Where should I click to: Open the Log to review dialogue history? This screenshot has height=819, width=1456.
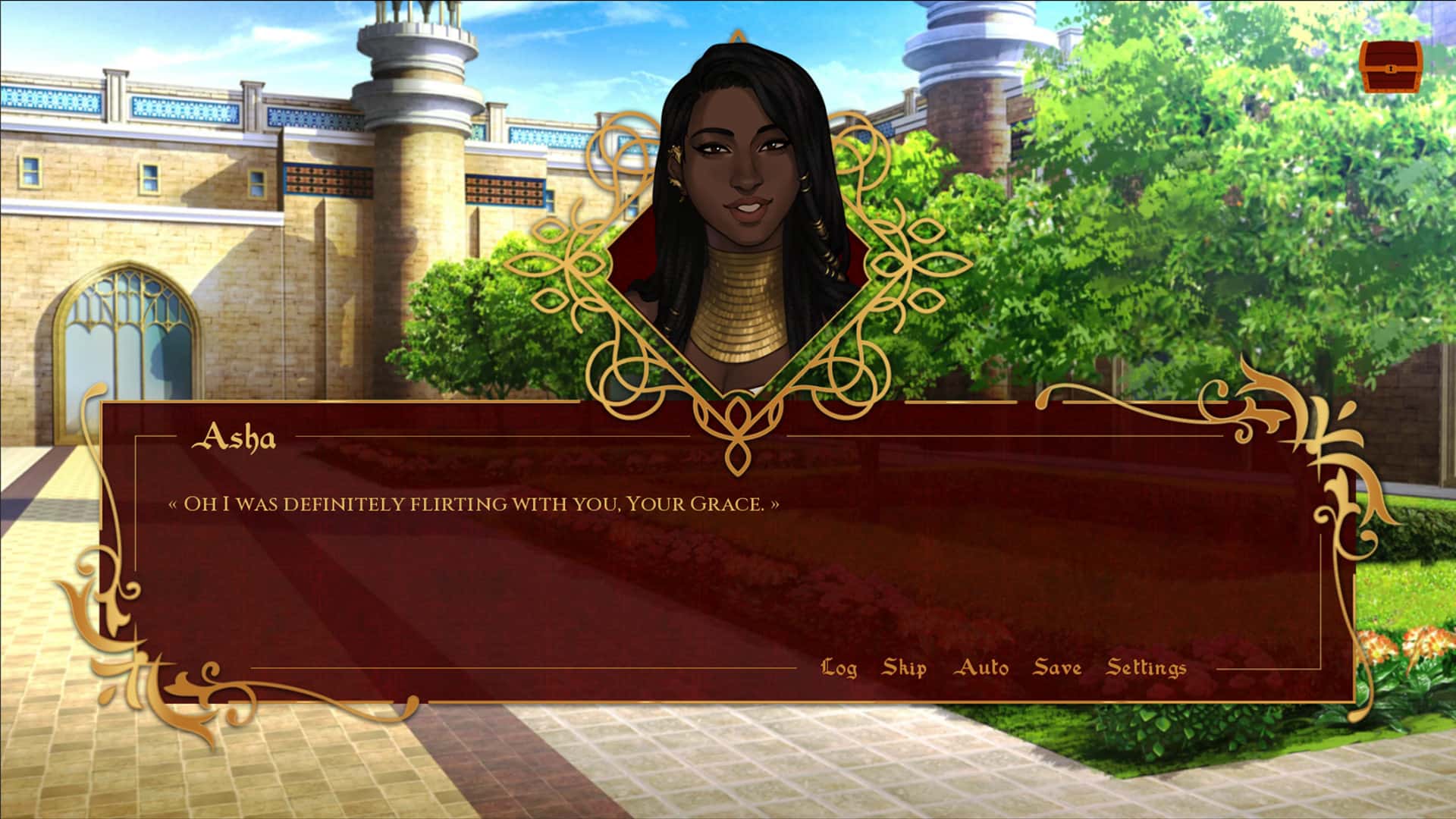(840, 667)
